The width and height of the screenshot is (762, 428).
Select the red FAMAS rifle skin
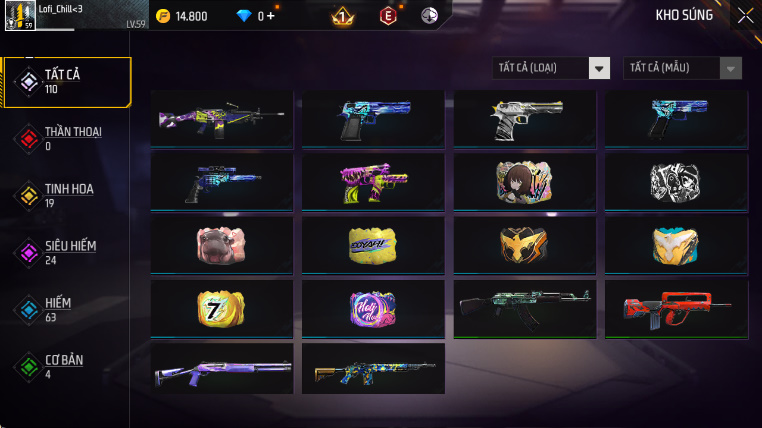coord(676,309)
